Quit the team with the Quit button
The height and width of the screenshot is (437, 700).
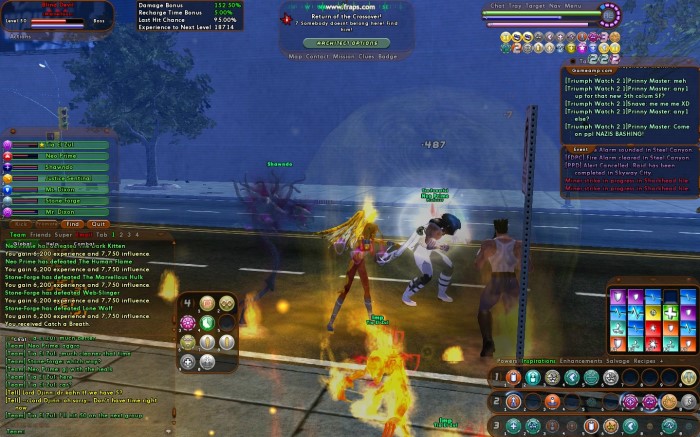(97, 224)
